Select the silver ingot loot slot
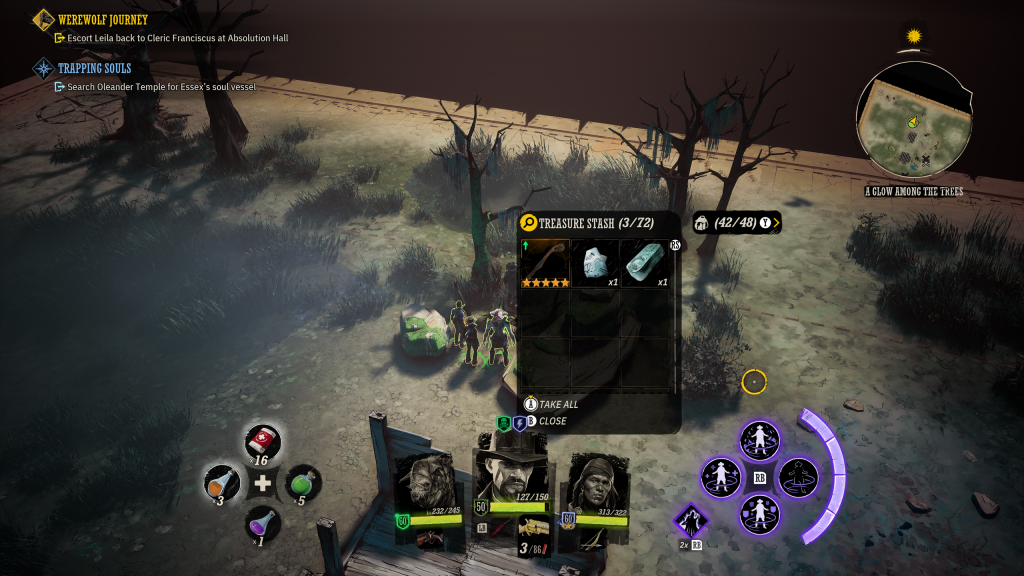Screen dimensions: 1024x576 coord(645,263)
